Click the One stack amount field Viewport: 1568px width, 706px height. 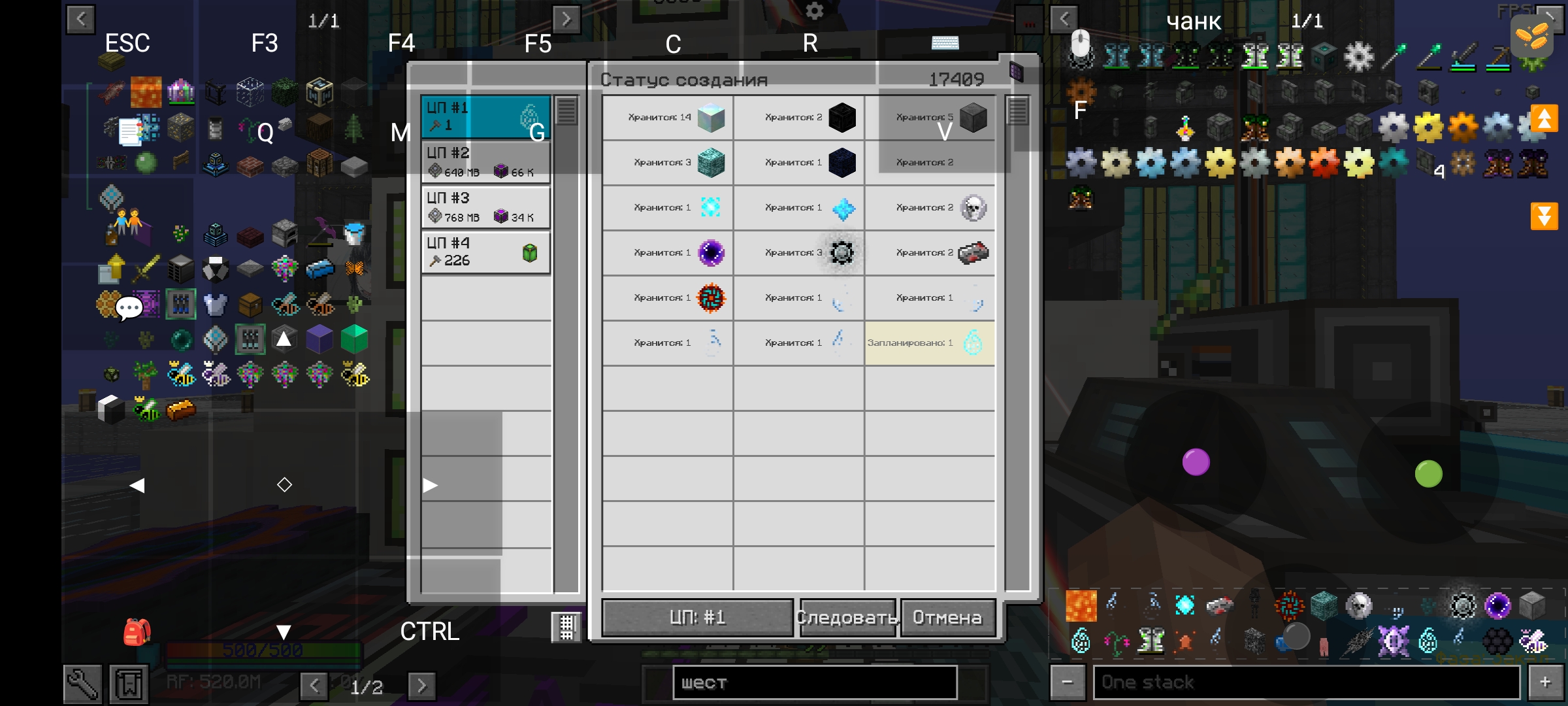point(1307,683)
